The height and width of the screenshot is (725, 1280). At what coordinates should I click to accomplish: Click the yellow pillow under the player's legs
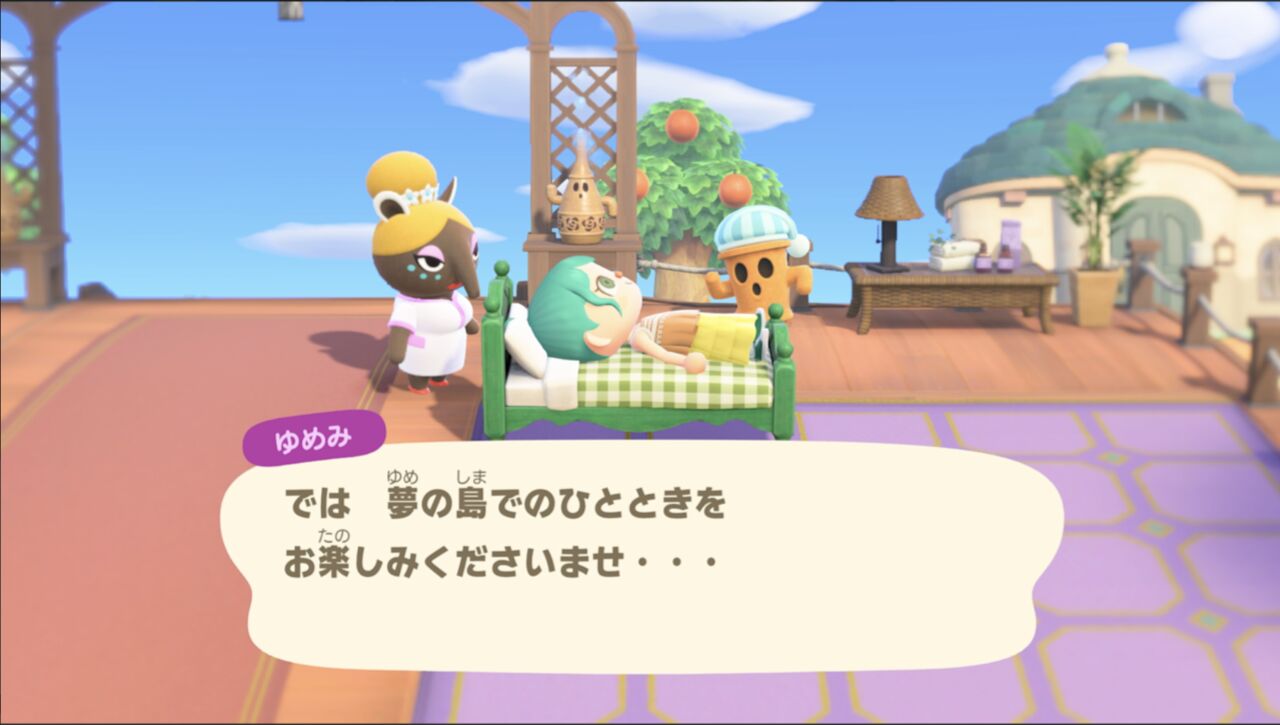tap(722, 335)
